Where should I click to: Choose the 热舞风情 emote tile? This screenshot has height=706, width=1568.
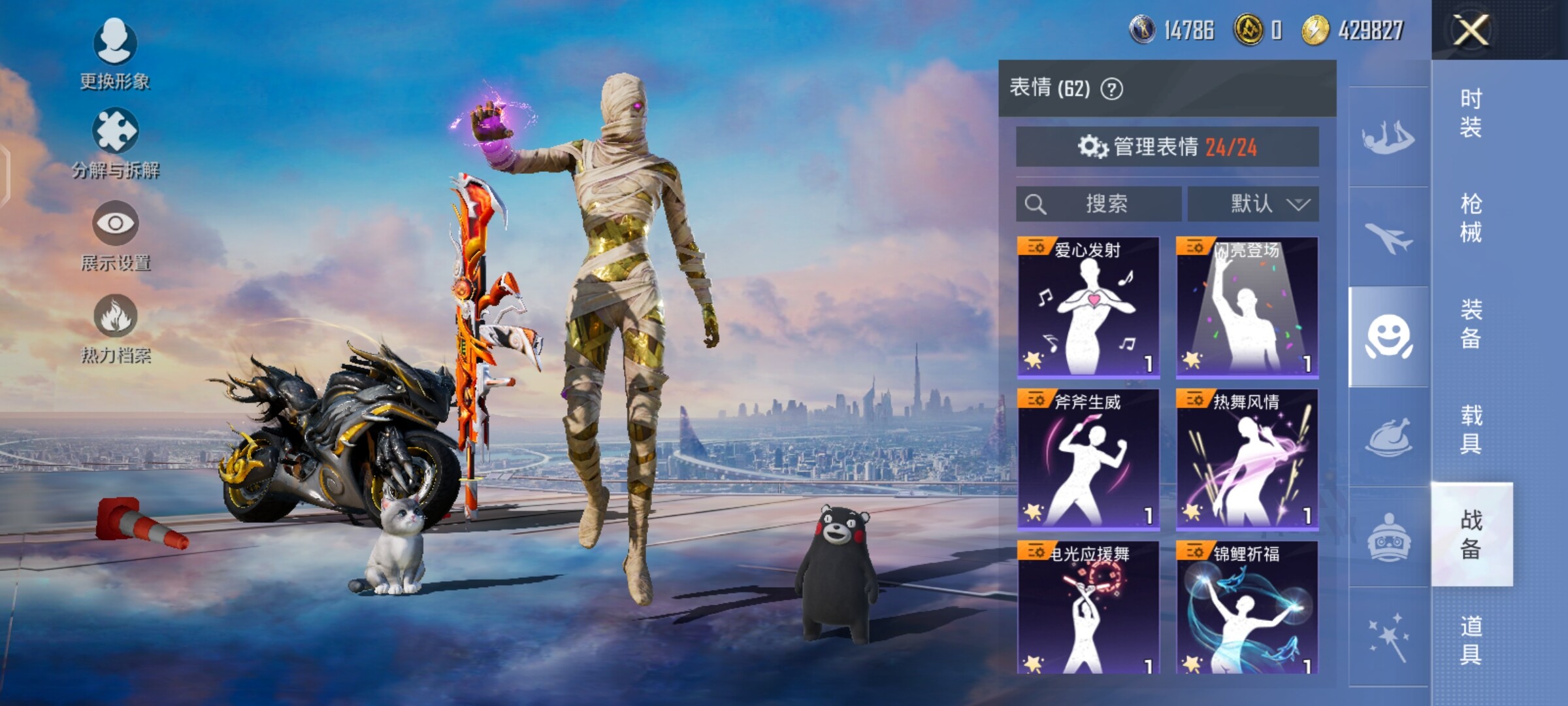1247,459
